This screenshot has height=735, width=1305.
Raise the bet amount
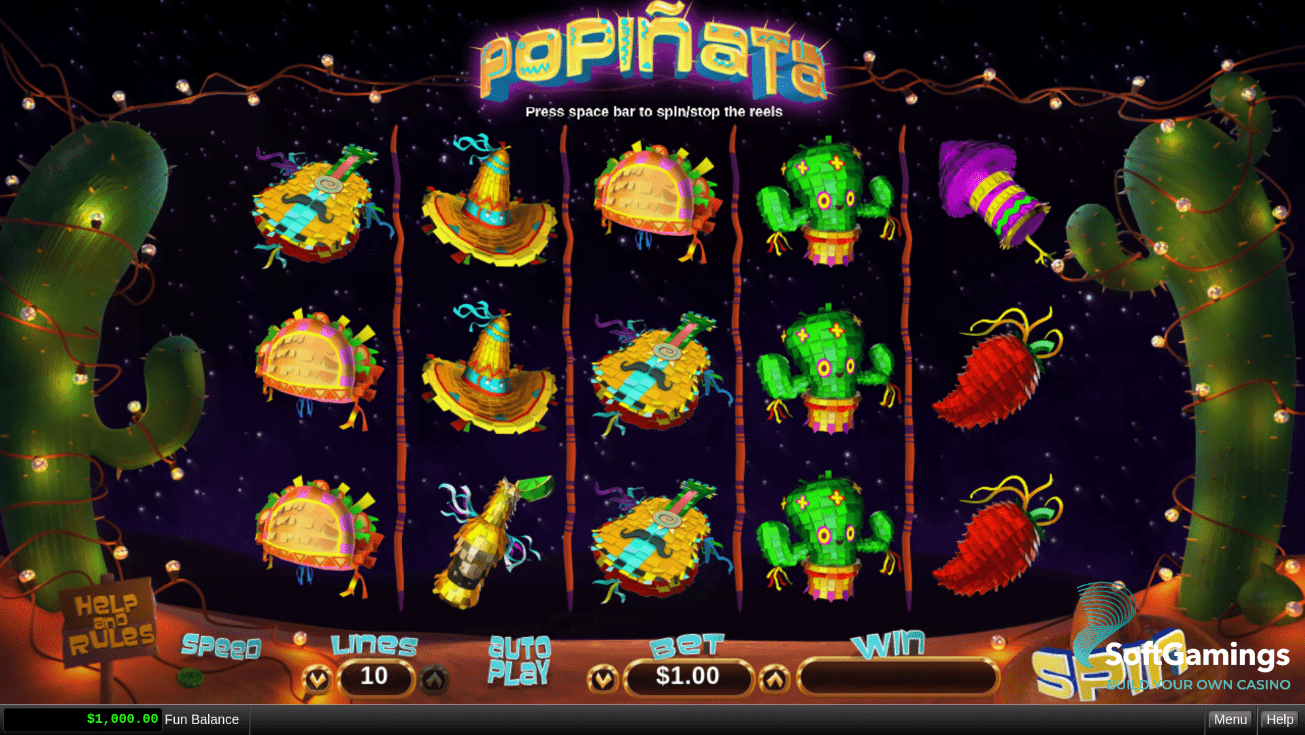[x=775, y=679]
